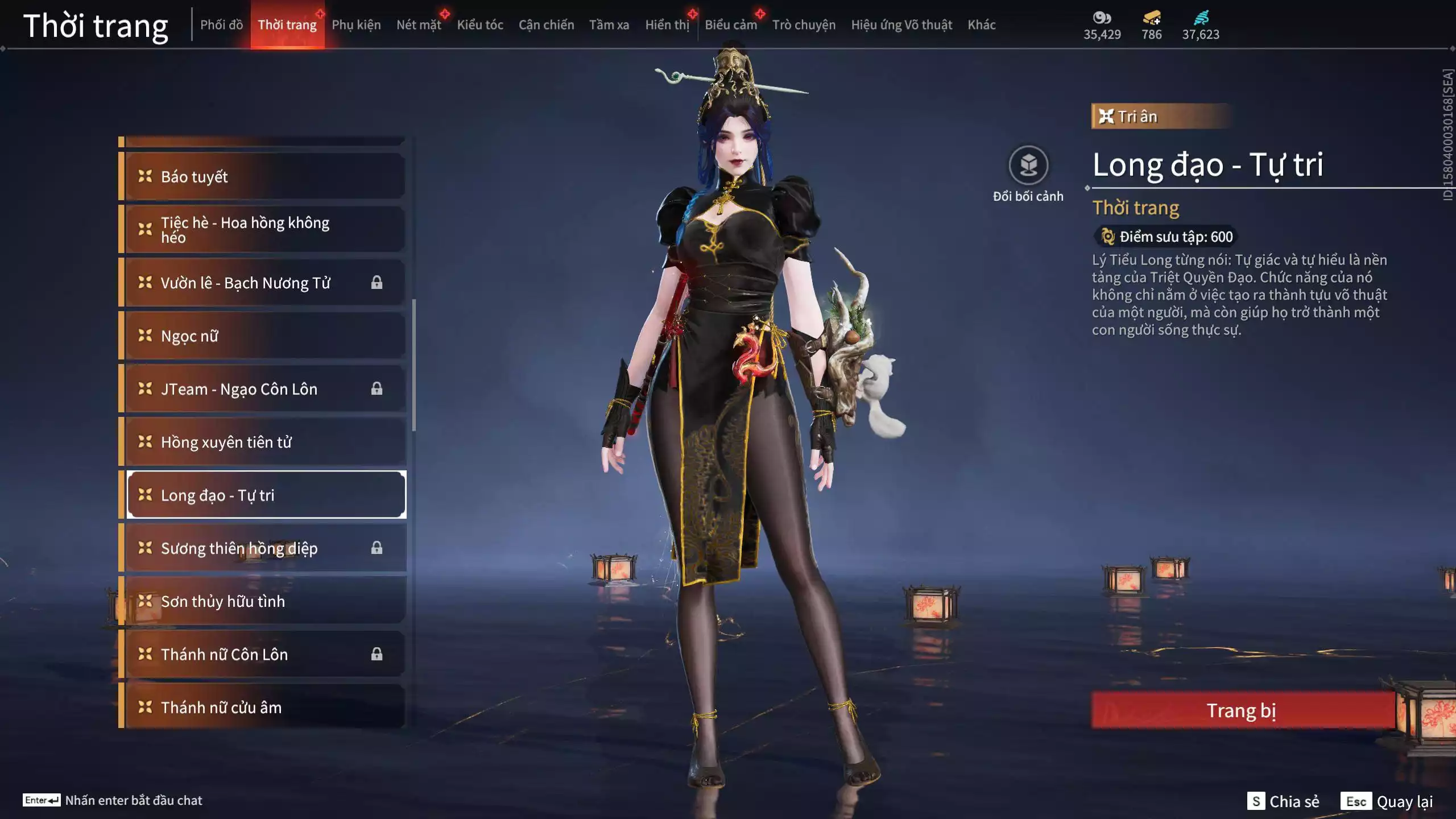The height and width of the screenshot is (819, 1456).
Task: Open the Khác menu item
Action: pos(982,25)
